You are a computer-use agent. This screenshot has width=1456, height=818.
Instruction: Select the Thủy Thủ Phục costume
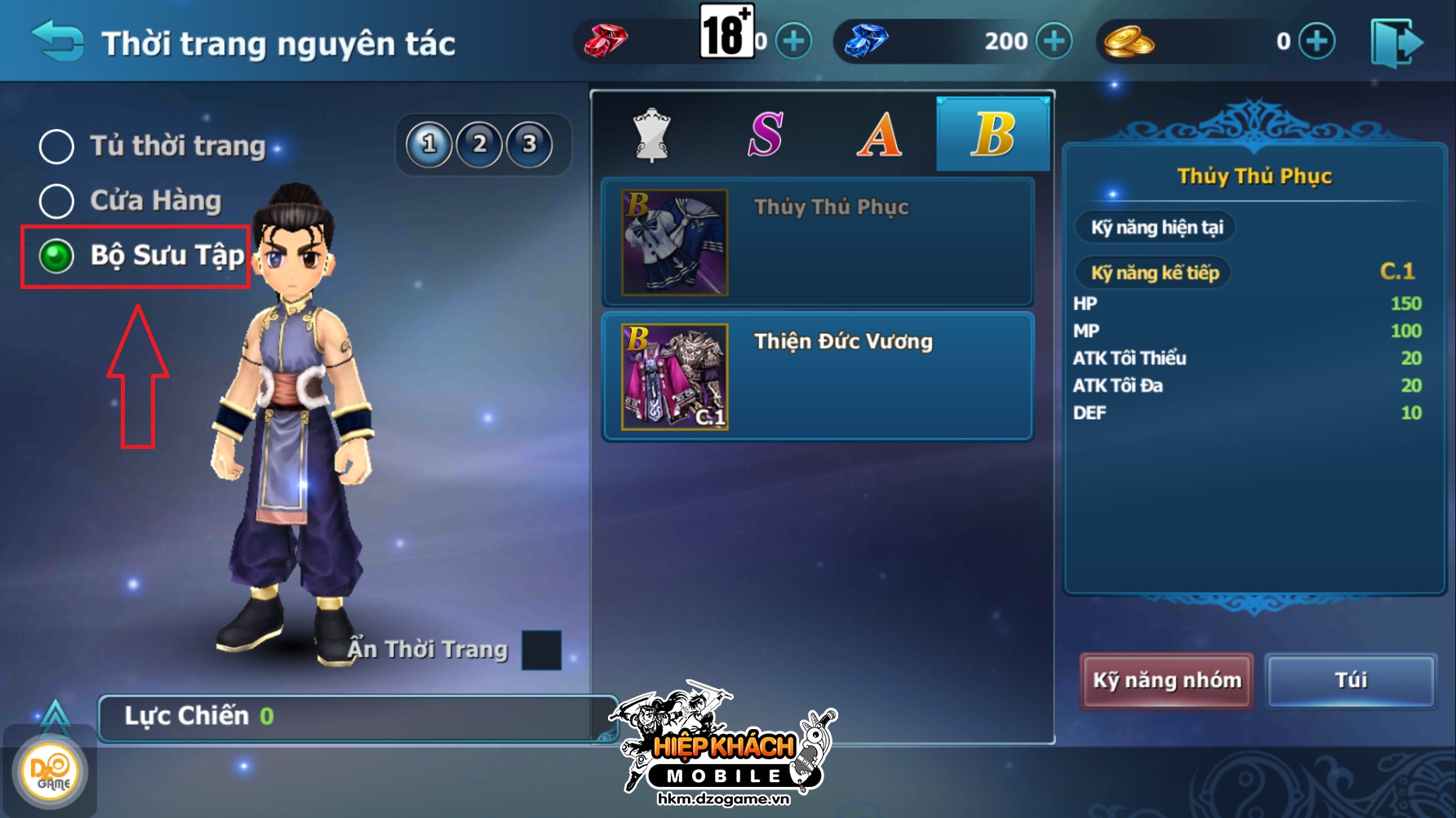pos(818,242)
